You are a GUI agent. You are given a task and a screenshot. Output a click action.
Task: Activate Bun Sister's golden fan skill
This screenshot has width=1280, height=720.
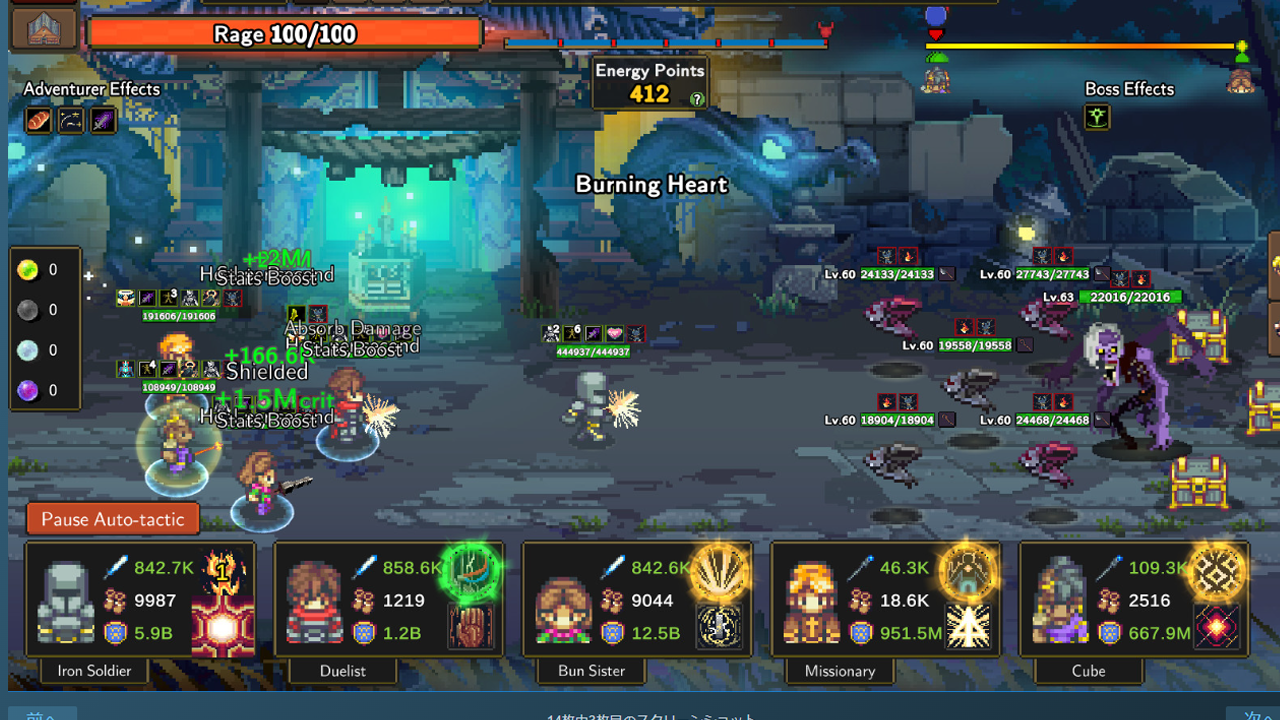point(718,572)
